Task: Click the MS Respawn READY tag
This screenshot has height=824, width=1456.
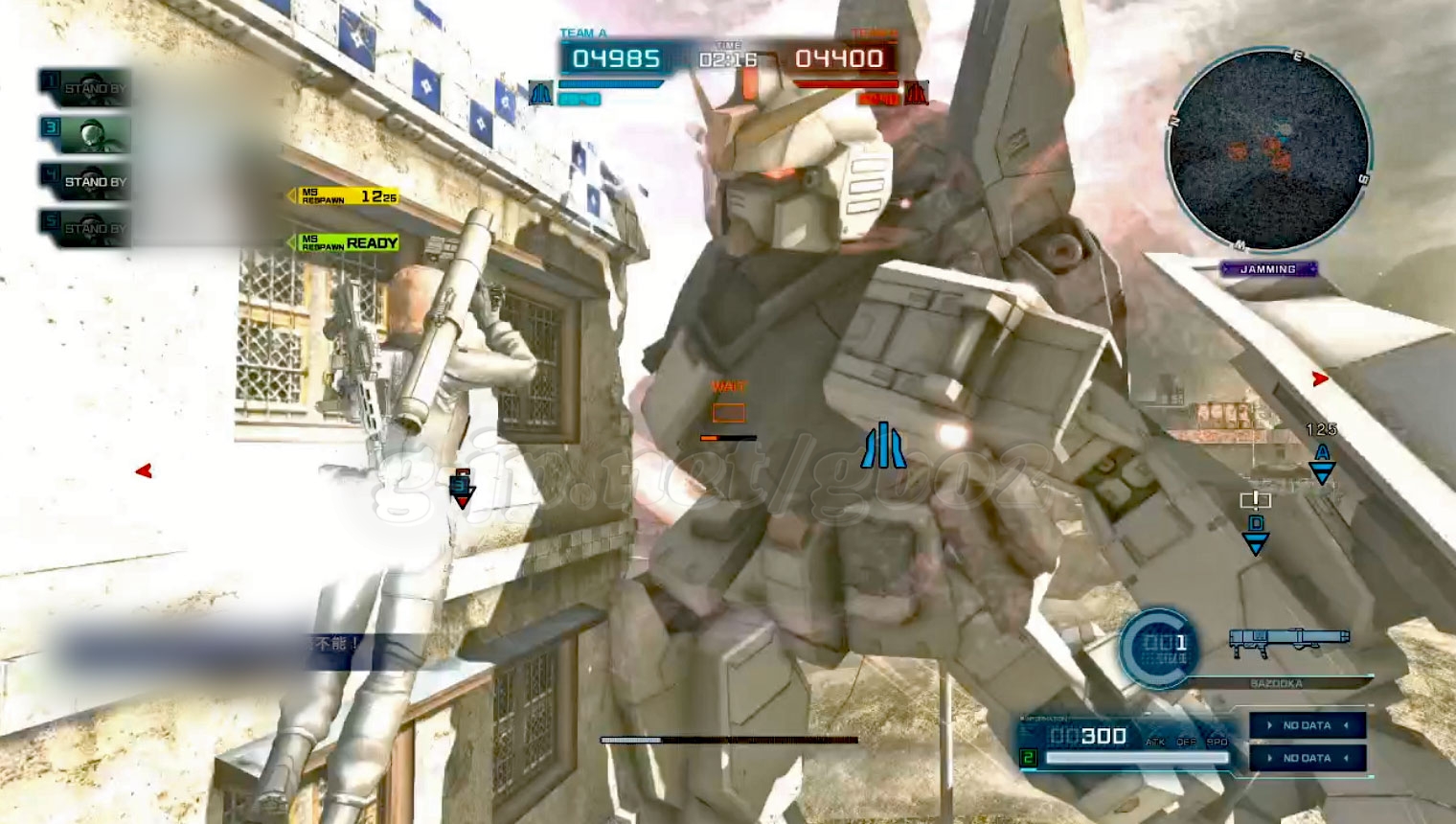Action: (x=348, y=243)
